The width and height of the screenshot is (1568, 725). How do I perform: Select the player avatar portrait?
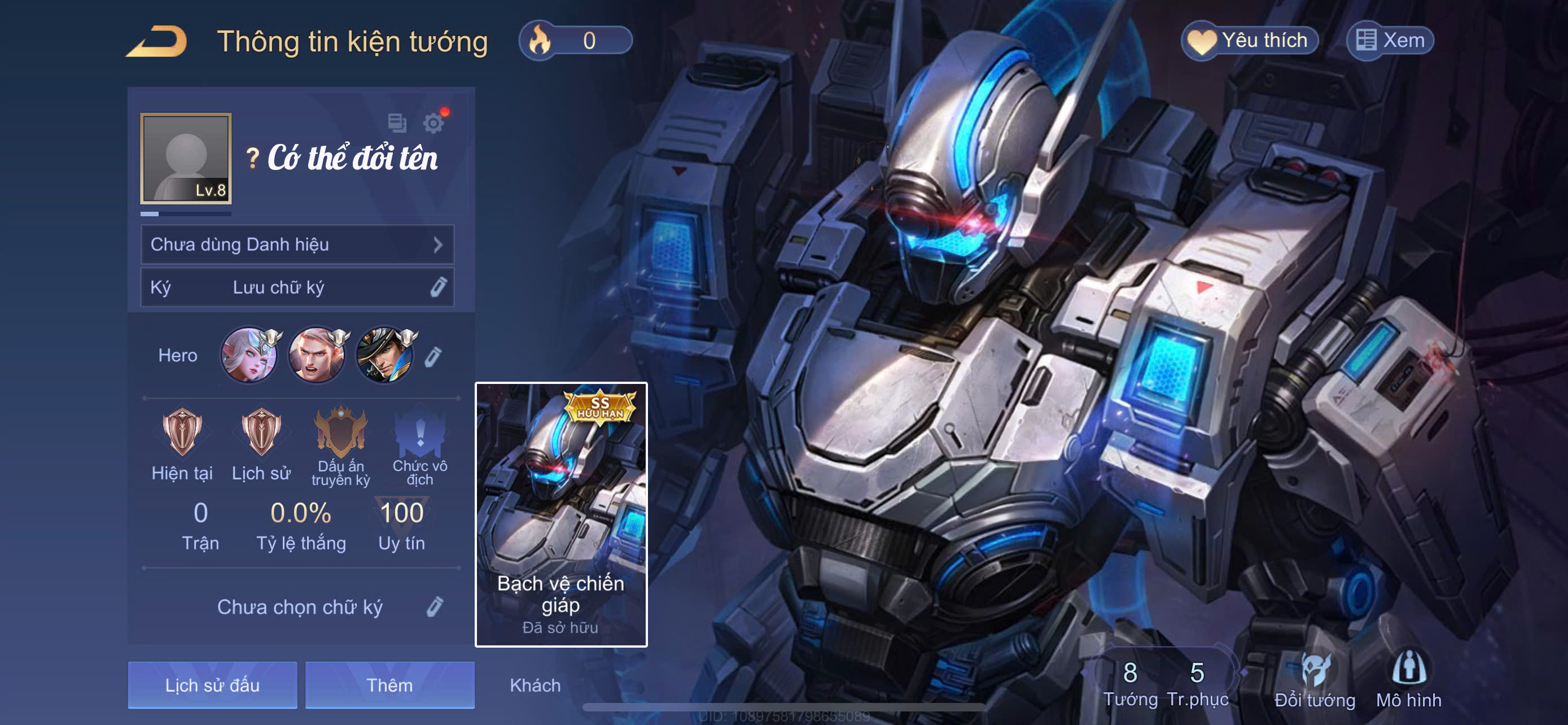click(186, 158)
